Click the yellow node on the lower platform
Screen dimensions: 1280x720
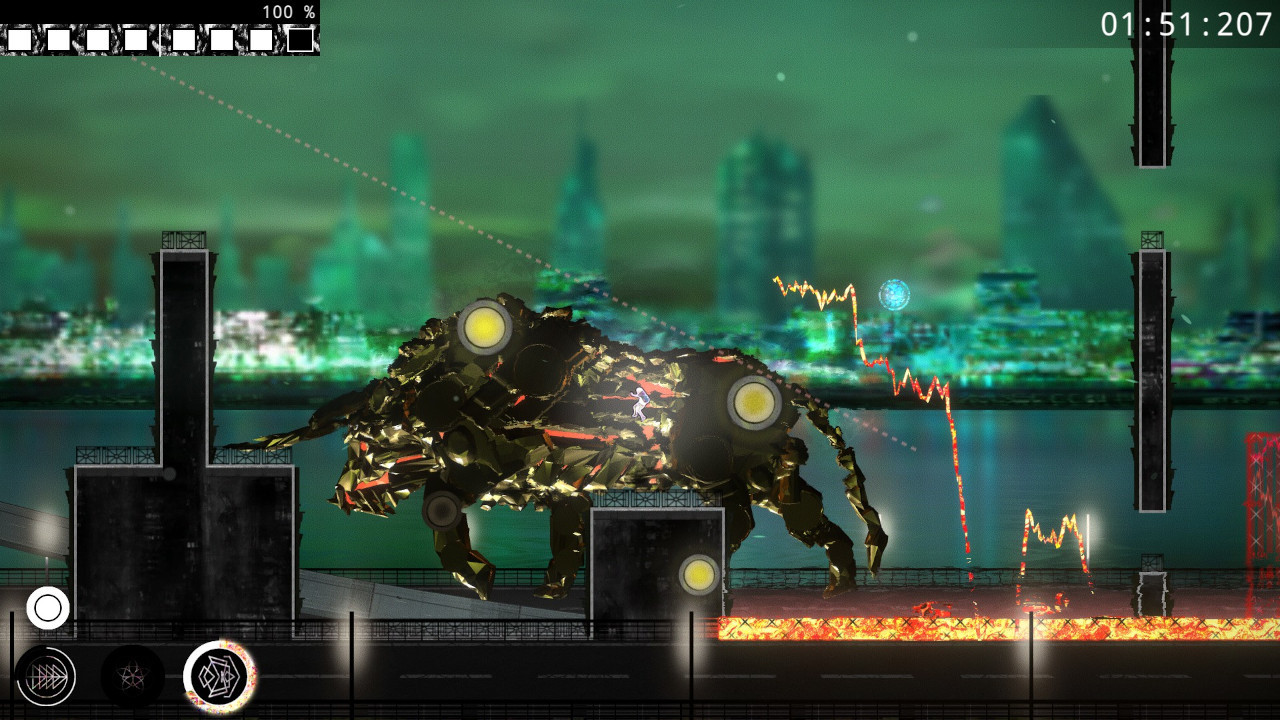[700, 574]
